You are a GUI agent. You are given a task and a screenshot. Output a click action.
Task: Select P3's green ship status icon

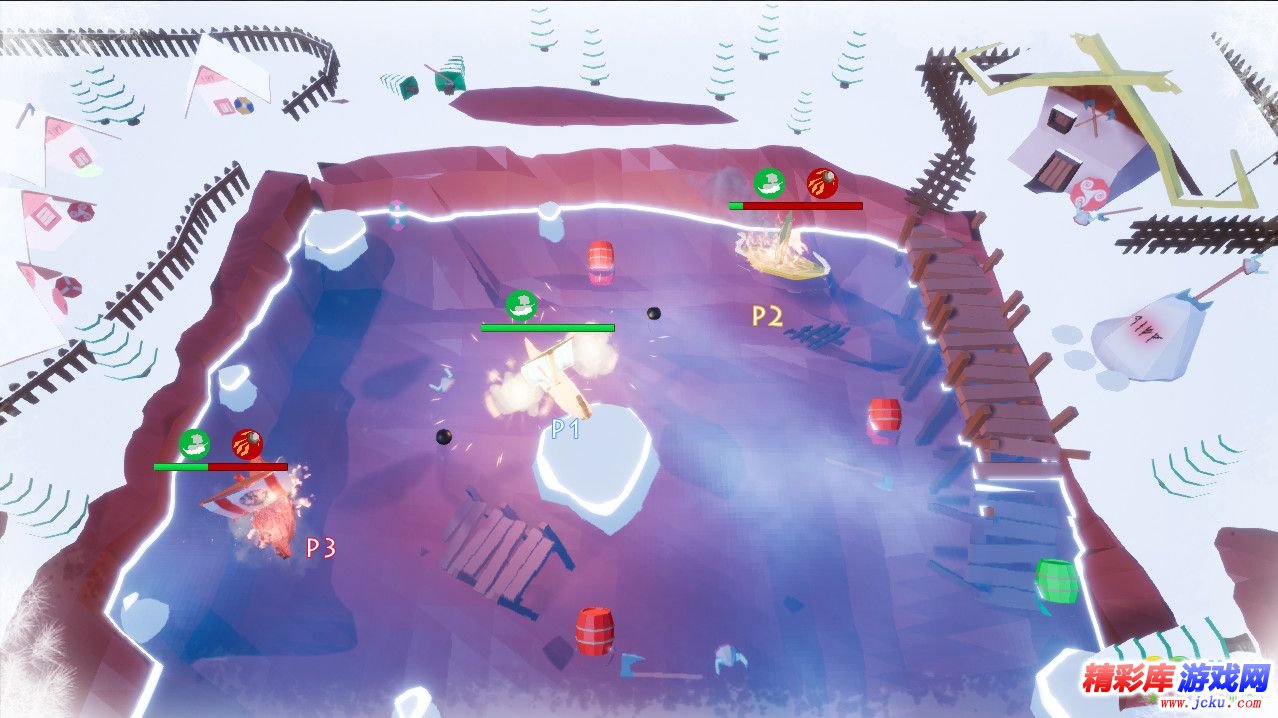194,443
